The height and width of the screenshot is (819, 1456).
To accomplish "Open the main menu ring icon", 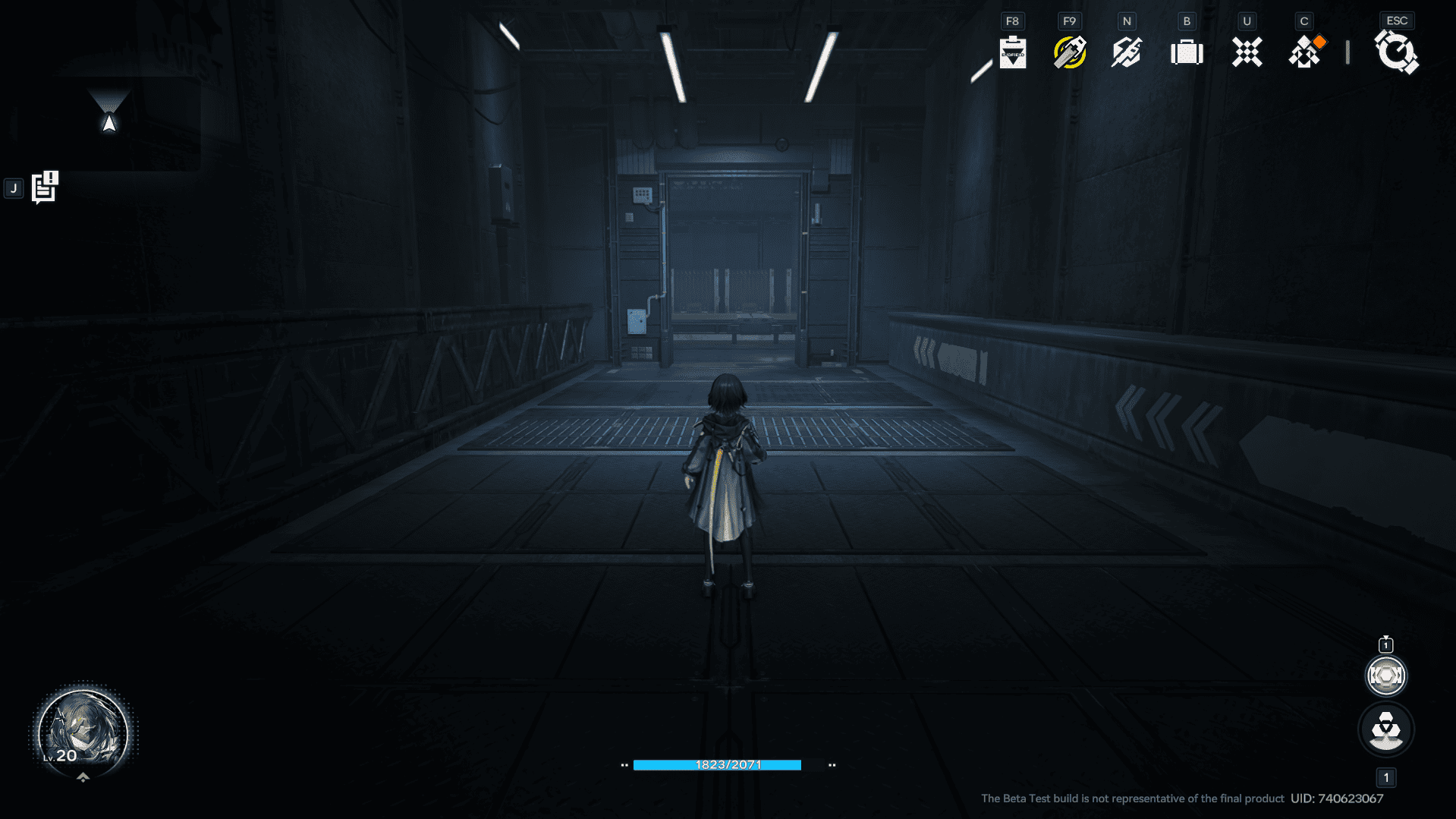I will [x=1396, y=52].
